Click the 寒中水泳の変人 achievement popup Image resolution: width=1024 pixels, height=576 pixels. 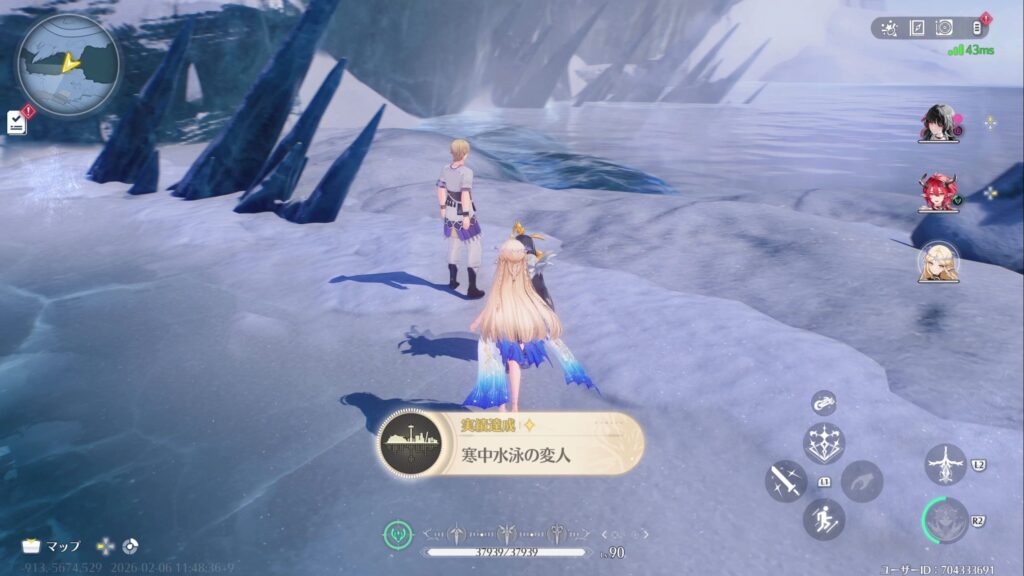point(511,443)
